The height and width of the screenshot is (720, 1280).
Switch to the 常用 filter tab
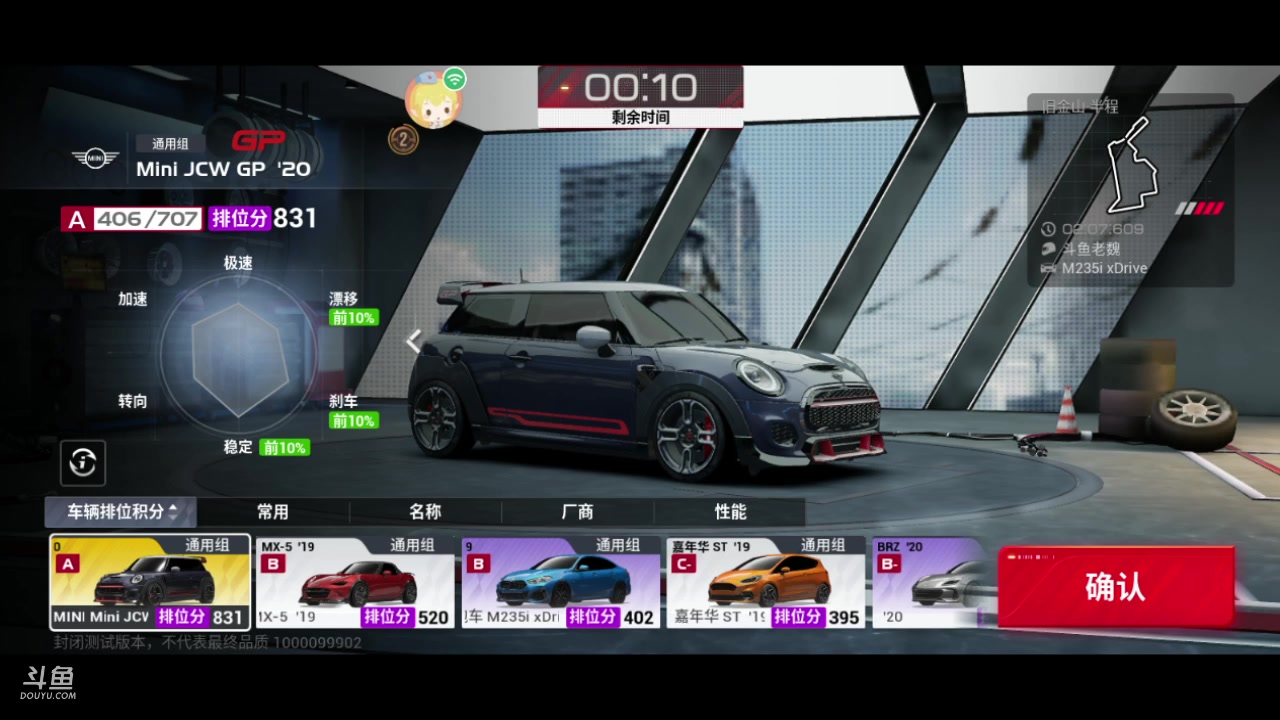273,512
